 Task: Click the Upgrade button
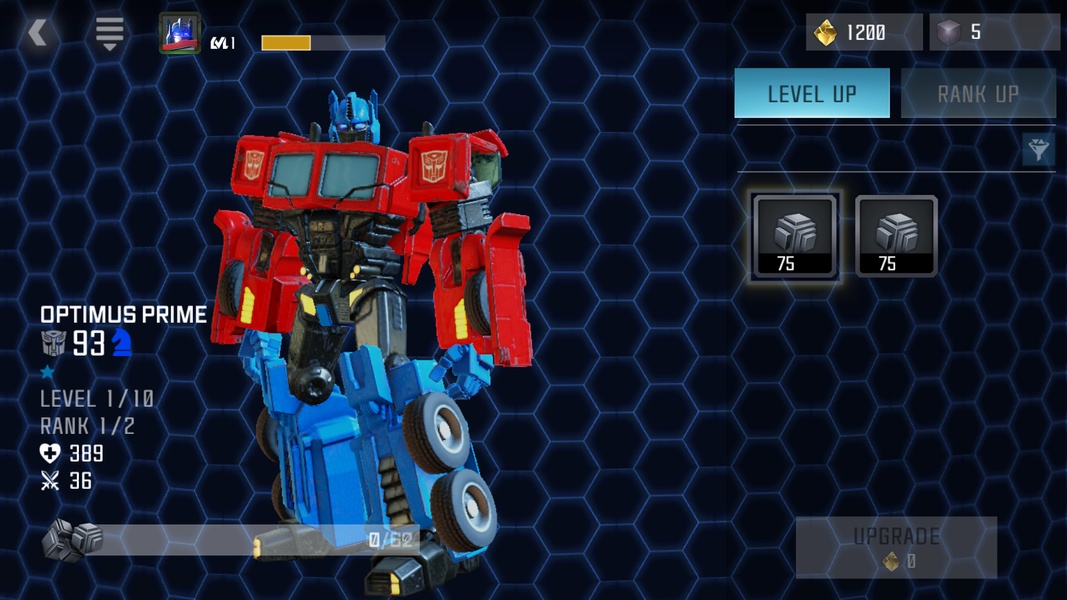click(x=896, y=547)
